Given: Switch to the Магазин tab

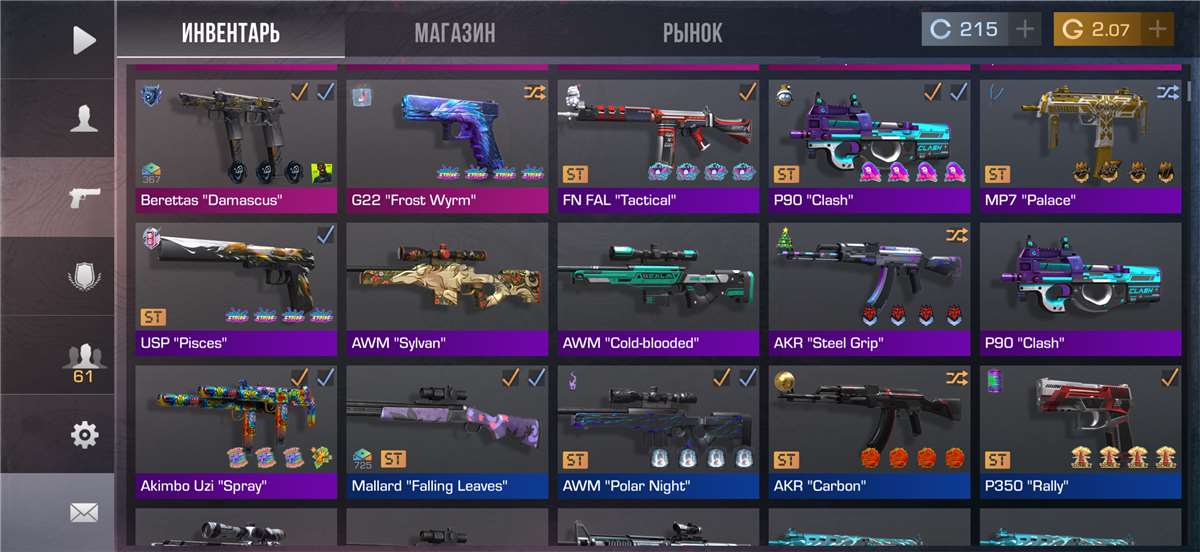Looking at the screenshot, I should pyautogui.click(x=455, y=33).
